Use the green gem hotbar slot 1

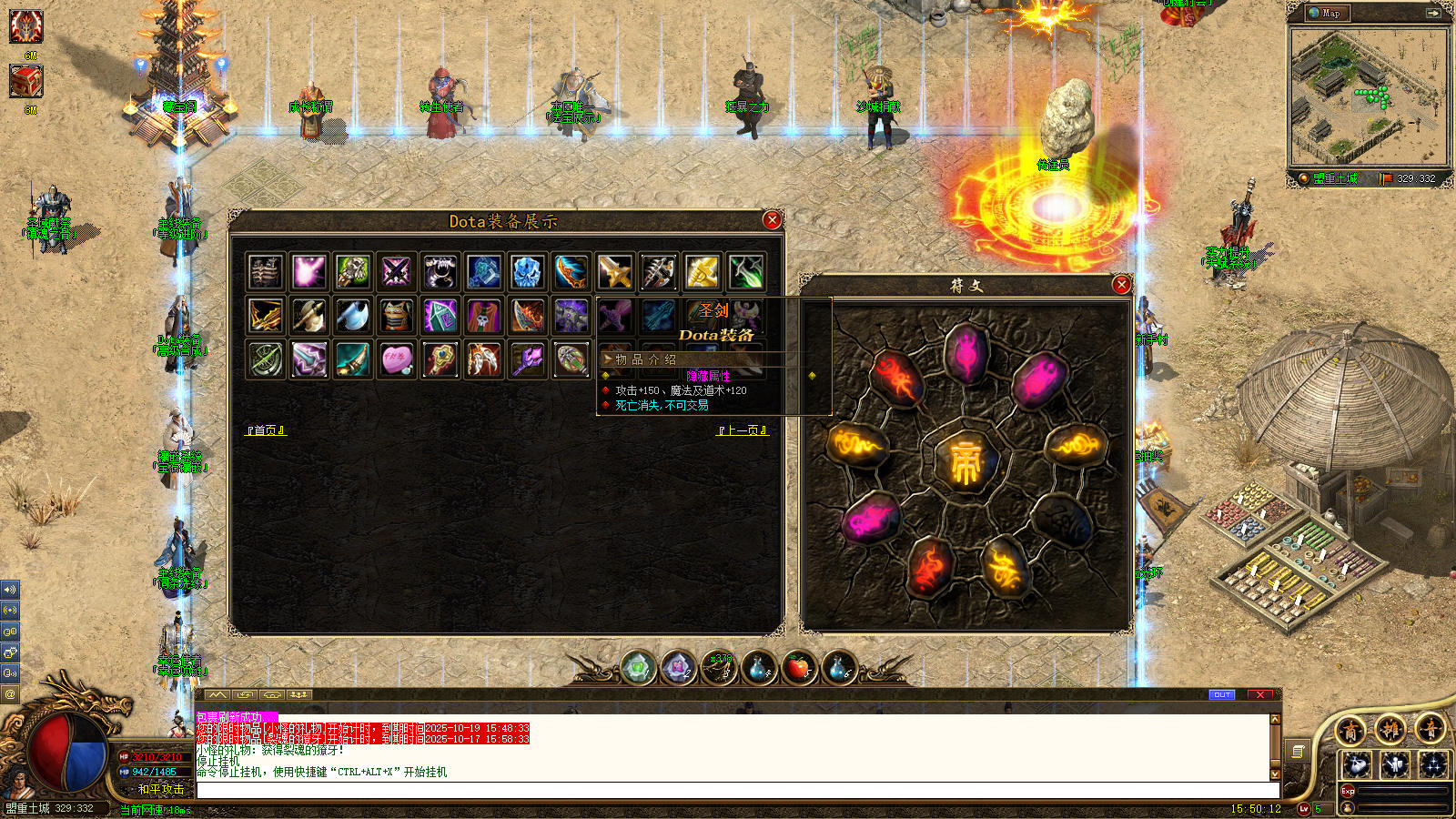coord(638,669)
